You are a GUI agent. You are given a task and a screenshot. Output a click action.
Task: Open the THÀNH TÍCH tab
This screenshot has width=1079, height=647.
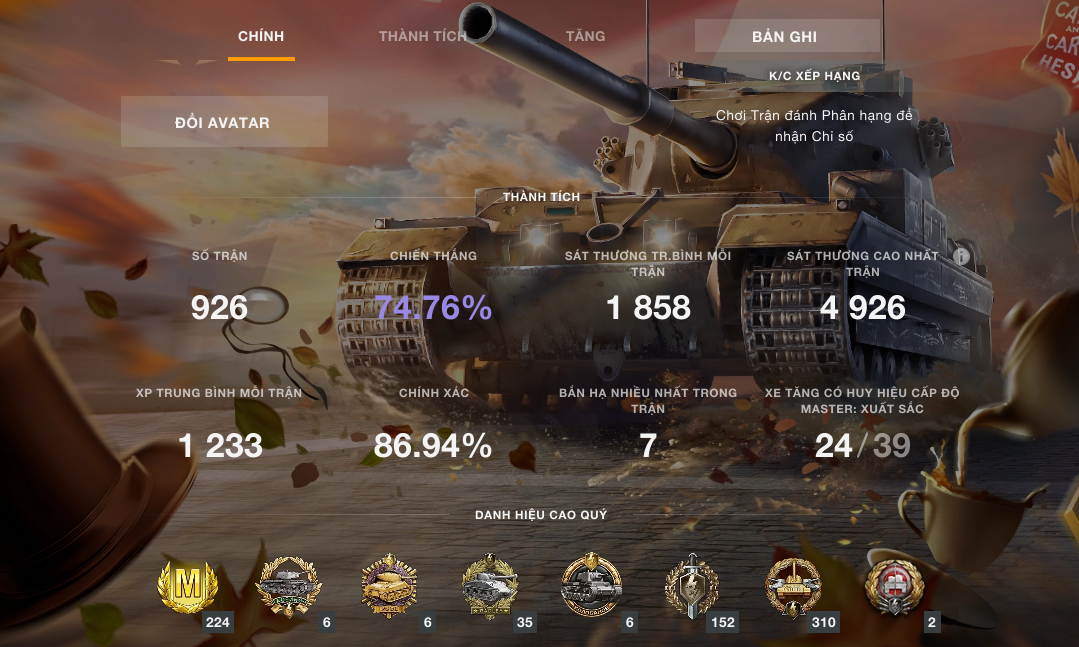pos(423,37)
